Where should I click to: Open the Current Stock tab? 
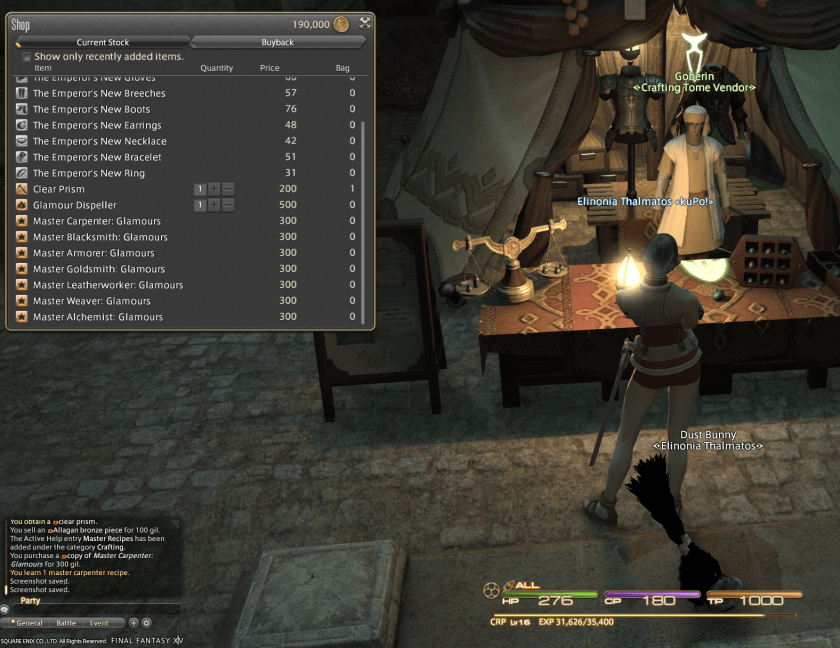tap(103, 42)
